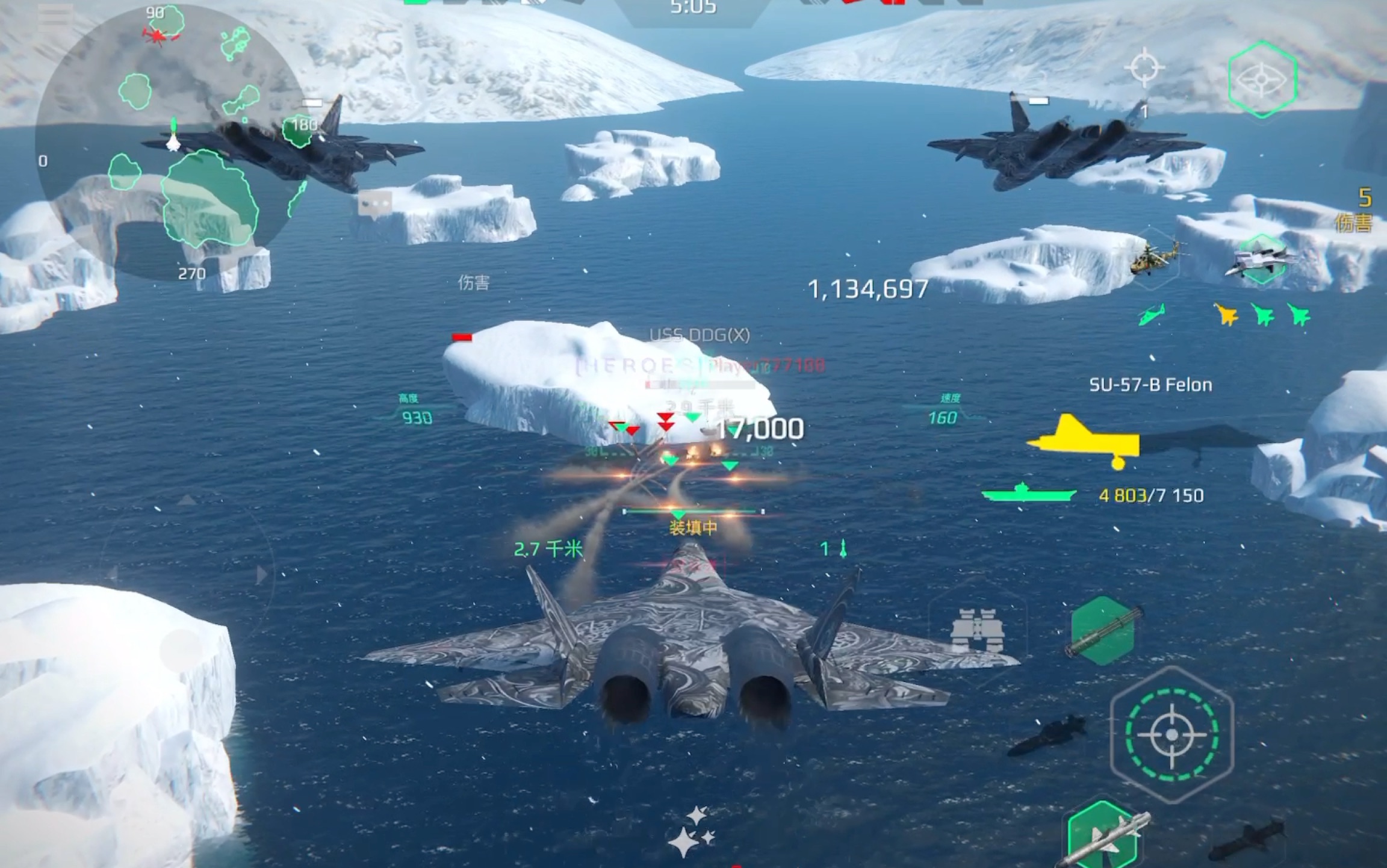The height and width of the screenshot is (868, 1387).
Task: Choose the green helicopter silhouette
Action: [1152, 314]
